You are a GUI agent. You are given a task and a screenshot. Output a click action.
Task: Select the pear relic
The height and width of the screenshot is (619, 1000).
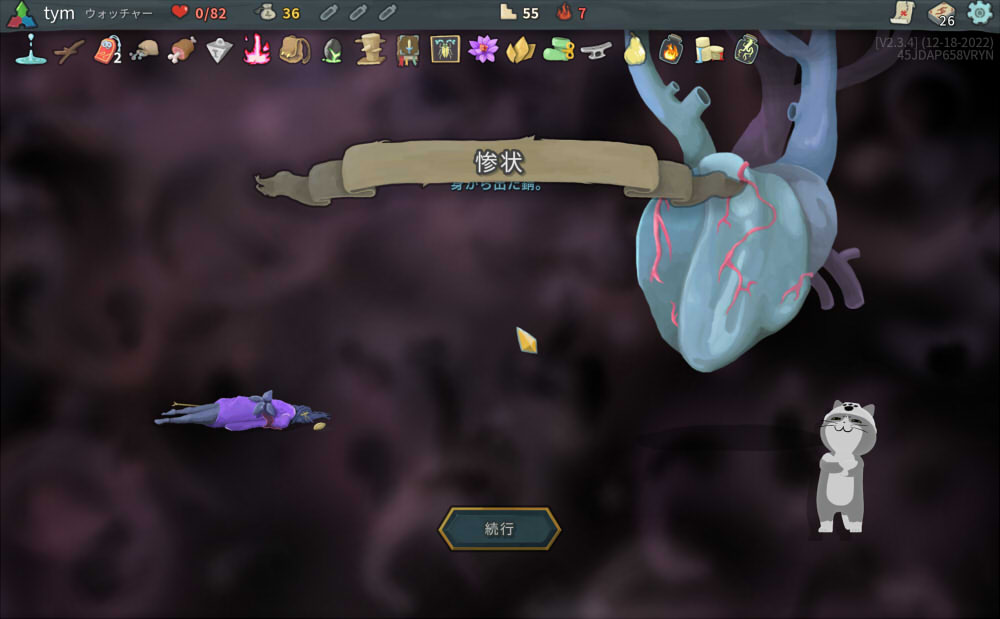point(634,49)
